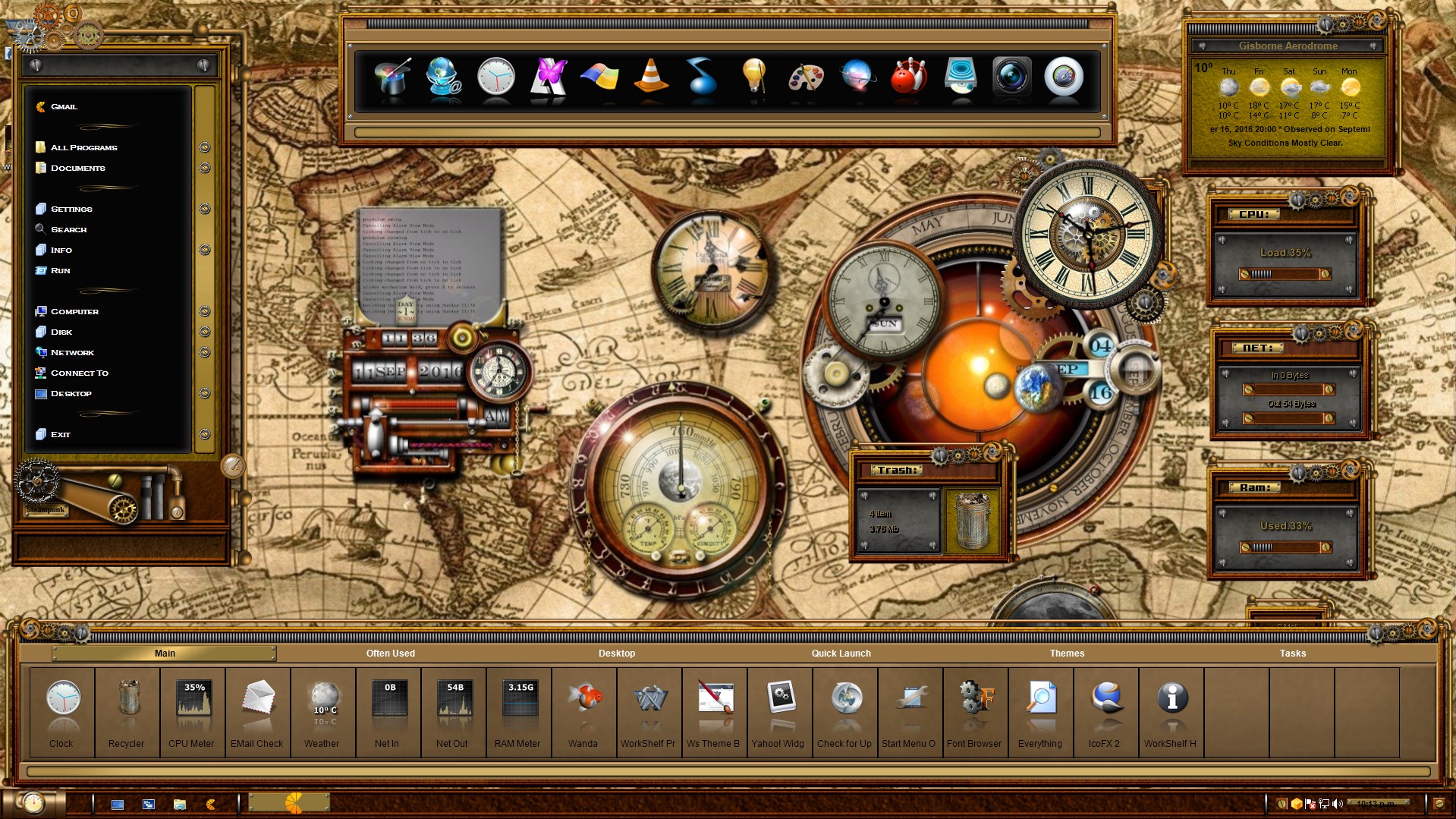Show the Tasks tab
1456x819 pixels.
coord(1292,654)
